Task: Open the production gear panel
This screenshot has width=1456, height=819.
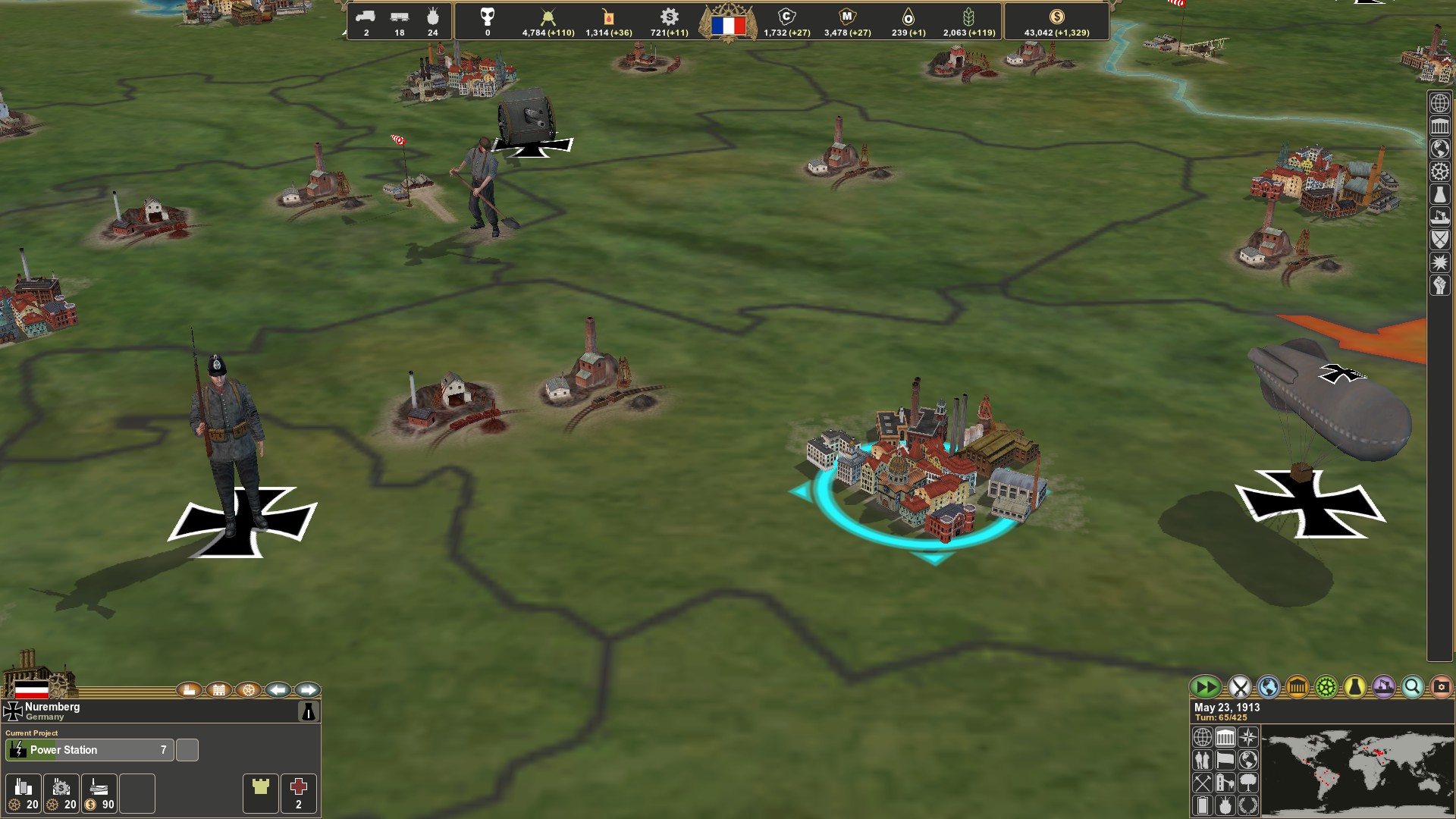Action: [x=1326, y=687]
